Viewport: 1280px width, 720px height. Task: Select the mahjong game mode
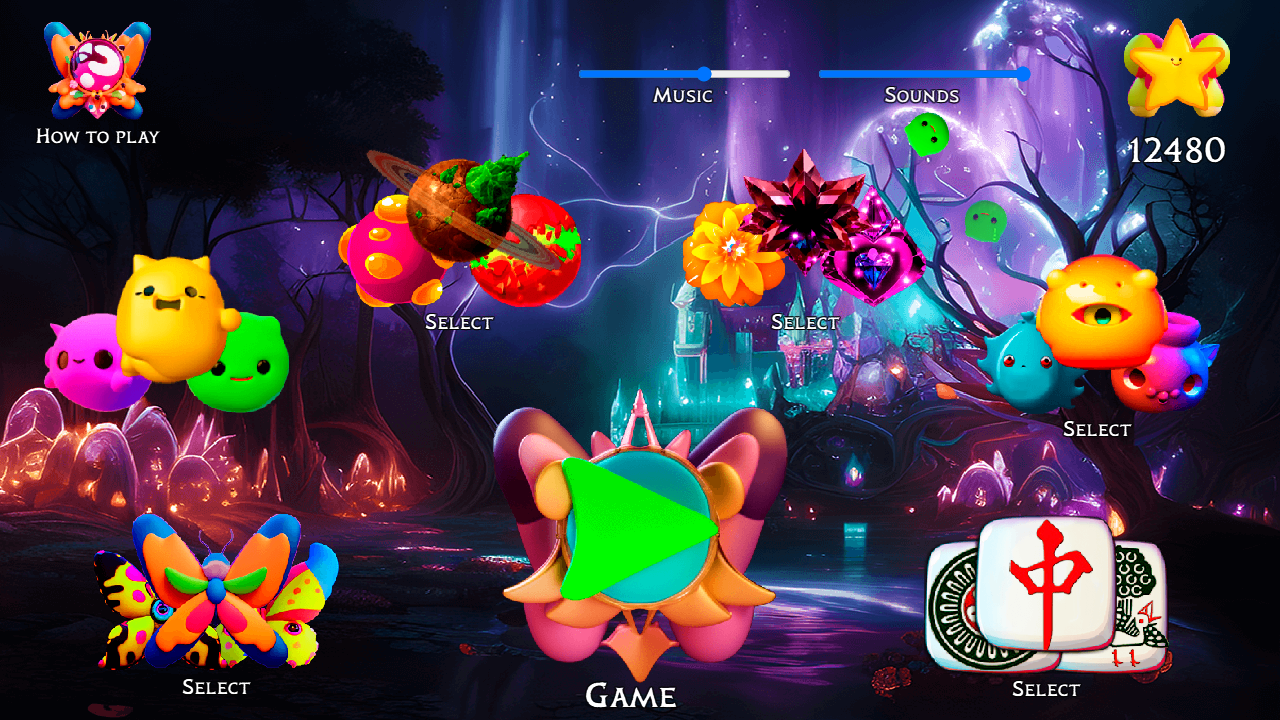point(1045,689)
